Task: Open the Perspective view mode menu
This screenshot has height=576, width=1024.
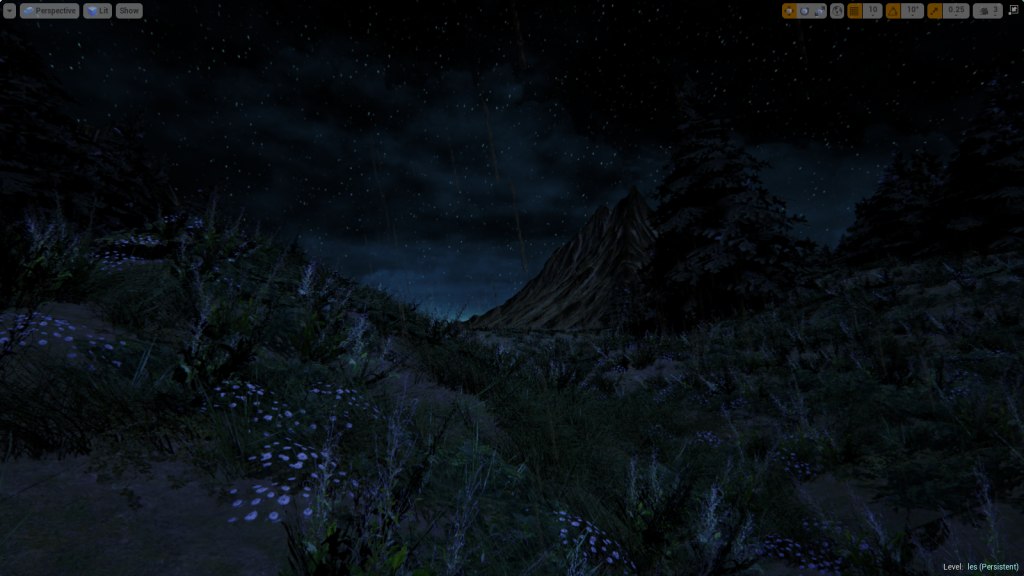Action: (x=49, y=11)
